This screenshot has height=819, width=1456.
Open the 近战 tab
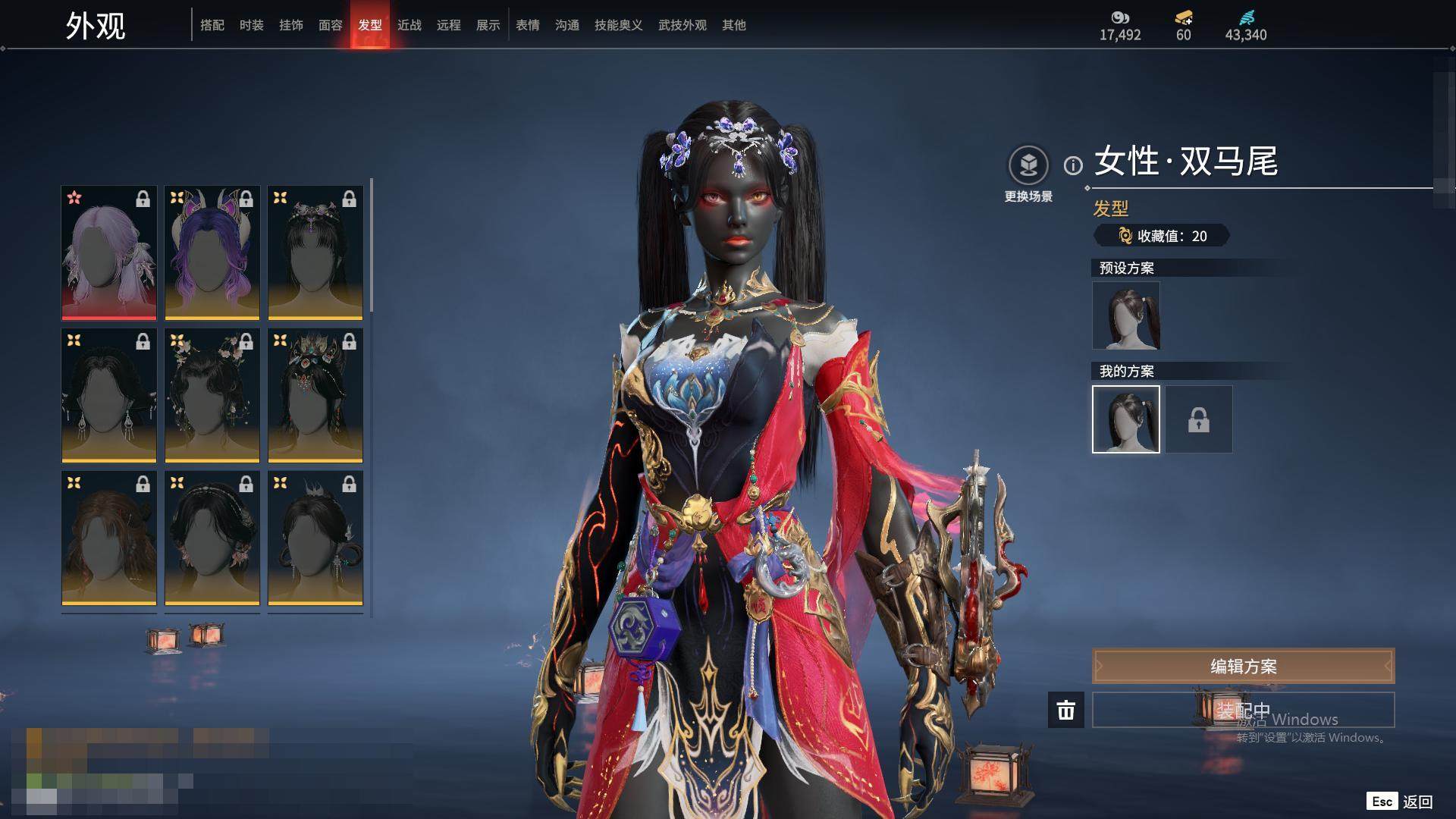tap(409, 25)
